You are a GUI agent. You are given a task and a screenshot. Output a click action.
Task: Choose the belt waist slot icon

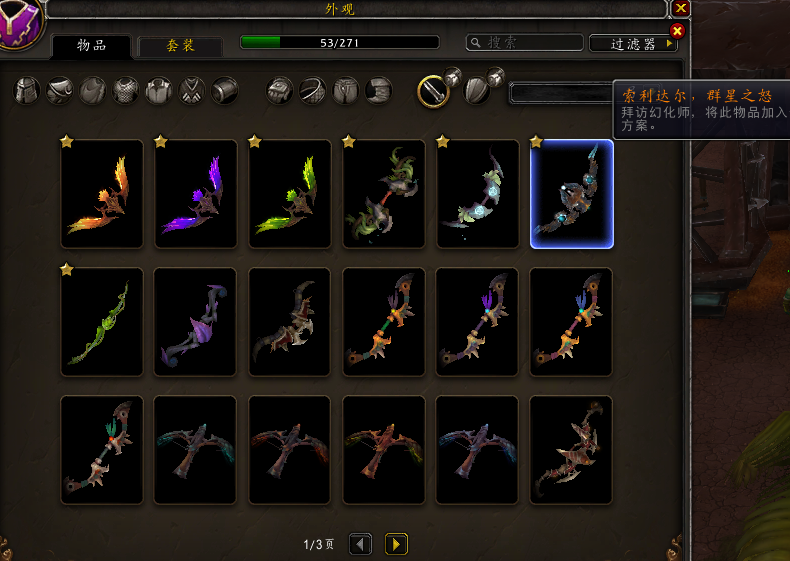313,91
